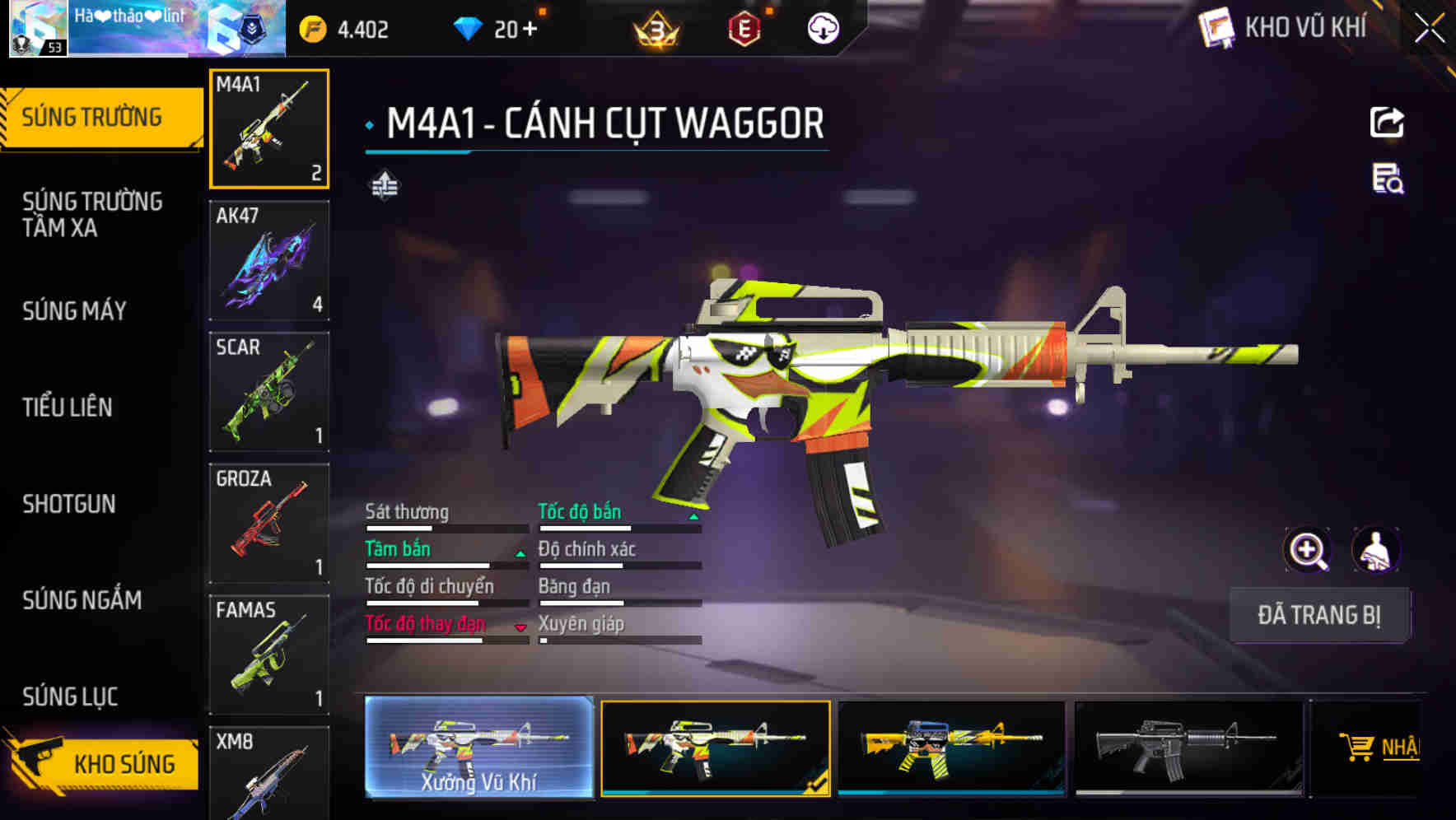1456x820 pixels.
Task: Select the GROZA weapon tile
Action: (269, 524)
